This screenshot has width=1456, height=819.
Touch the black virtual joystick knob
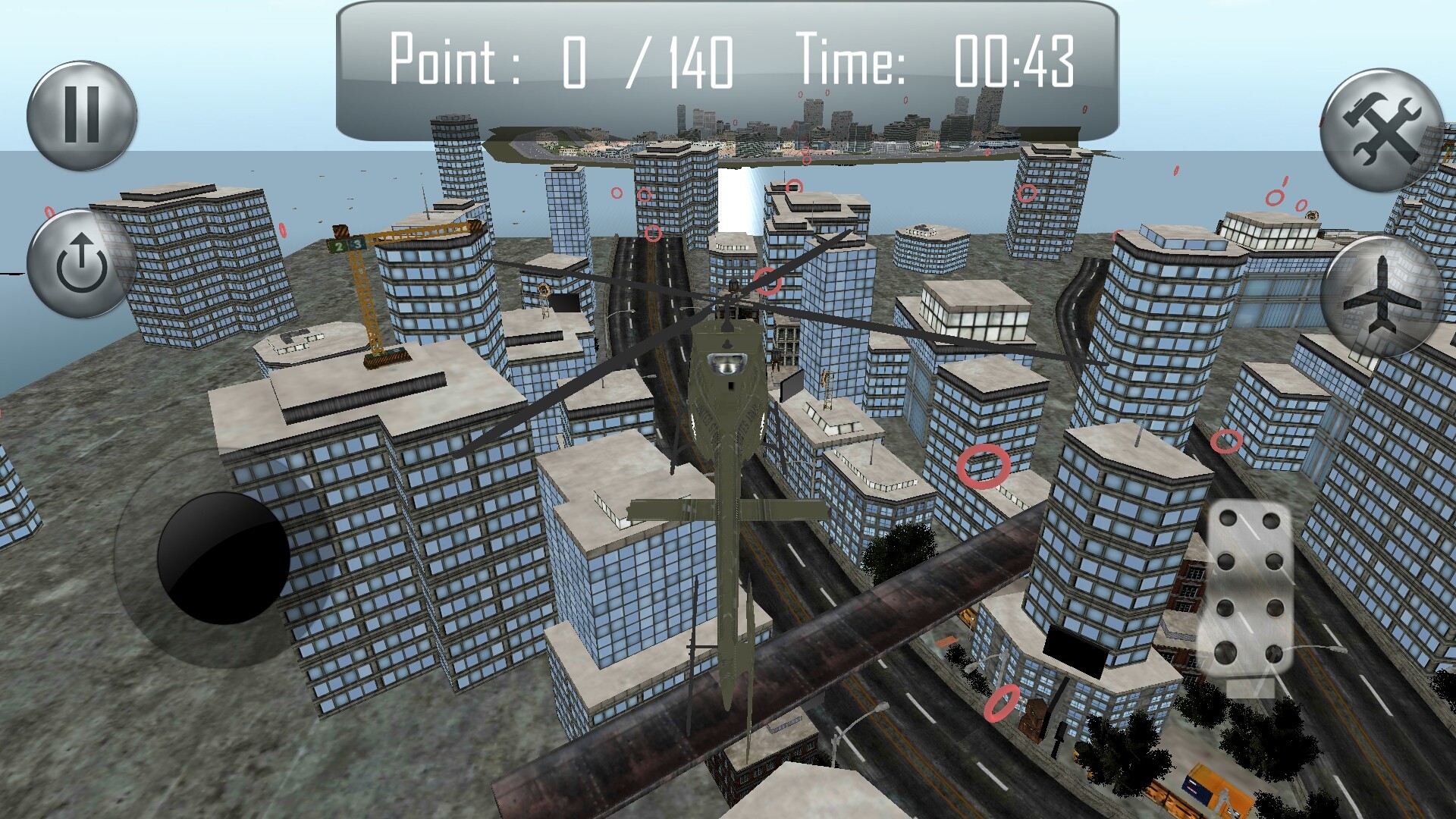coord(223,558)
